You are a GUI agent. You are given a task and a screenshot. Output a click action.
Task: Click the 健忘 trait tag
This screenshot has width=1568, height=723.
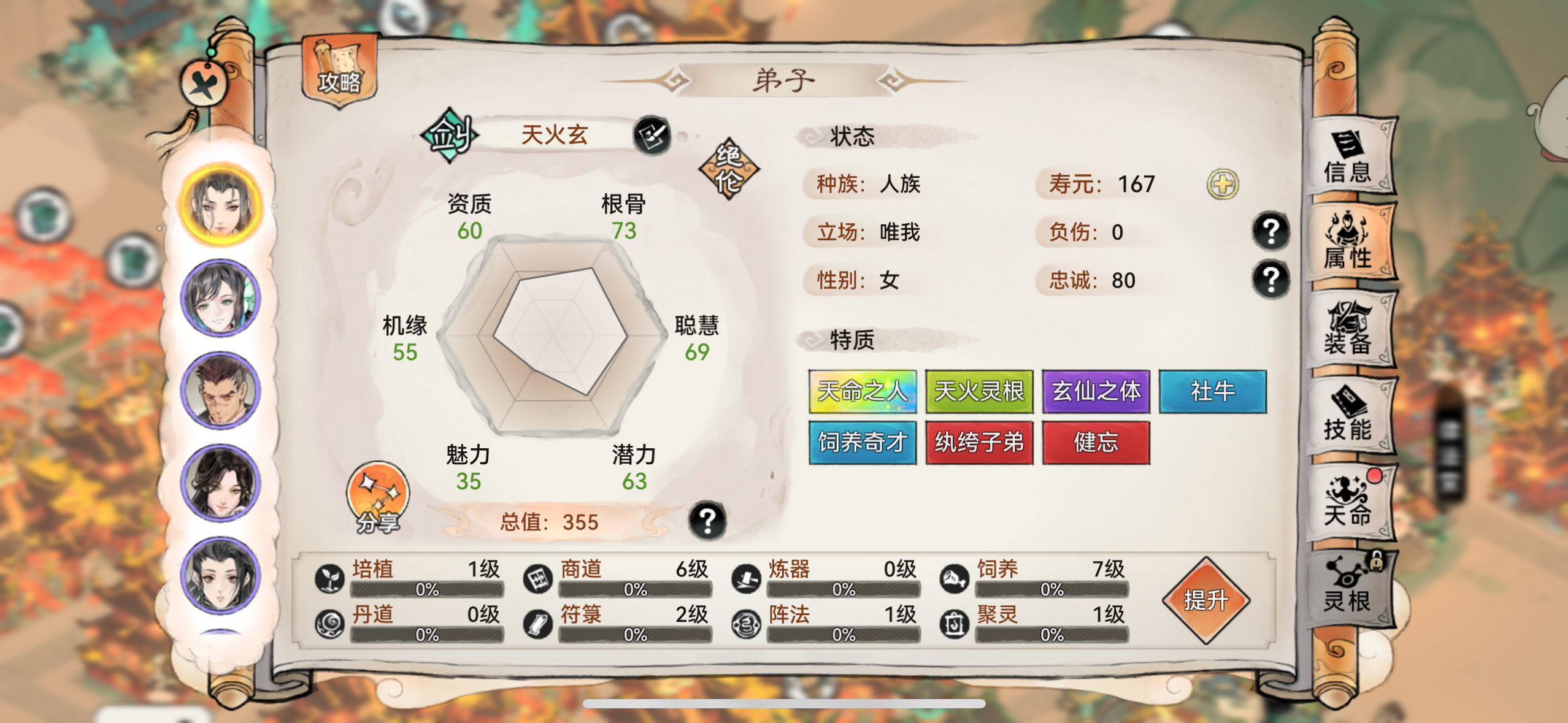(x=1096, y=442)
